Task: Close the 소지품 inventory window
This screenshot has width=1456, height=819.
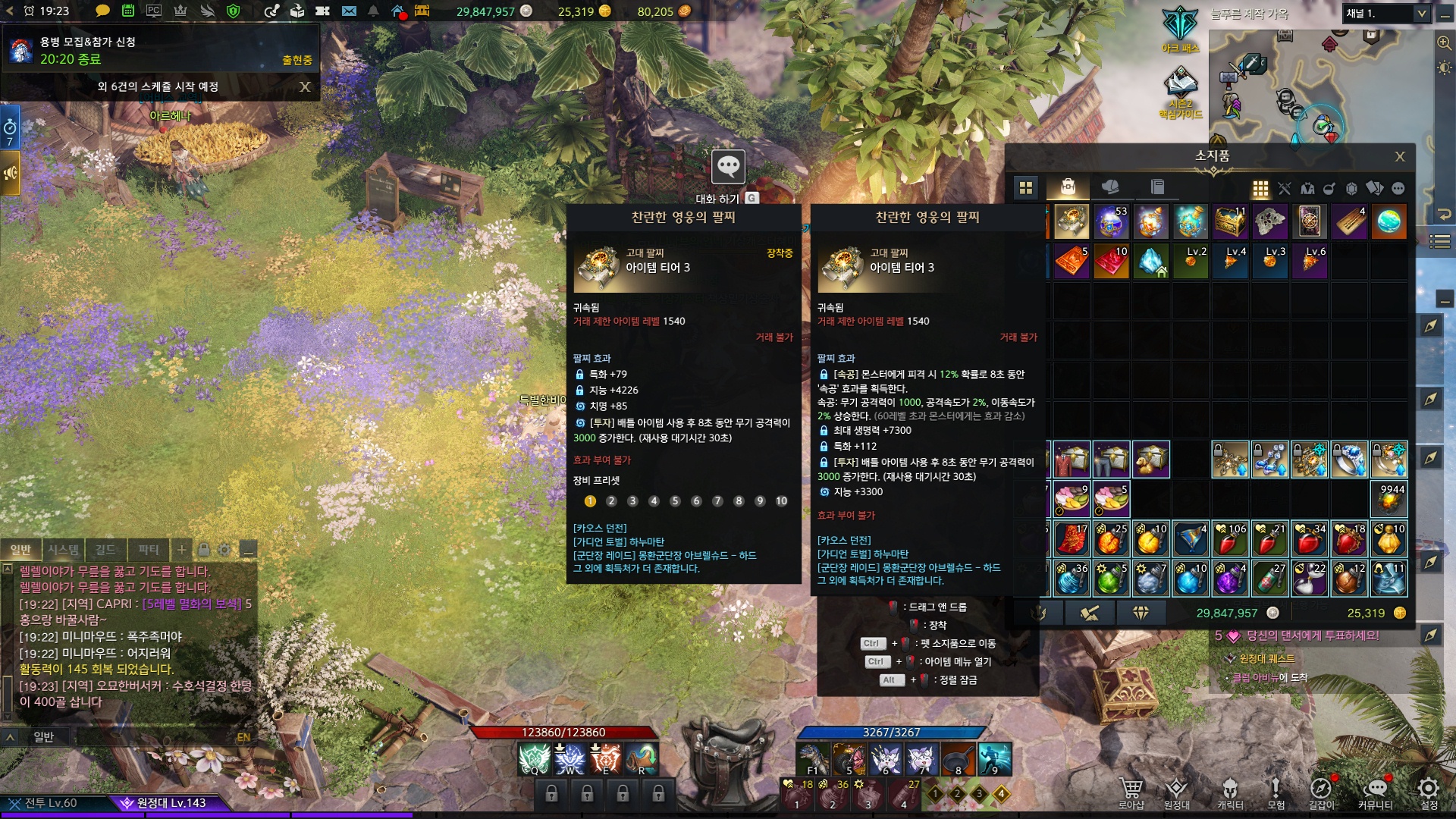Action: click(x=1399, y=157)
